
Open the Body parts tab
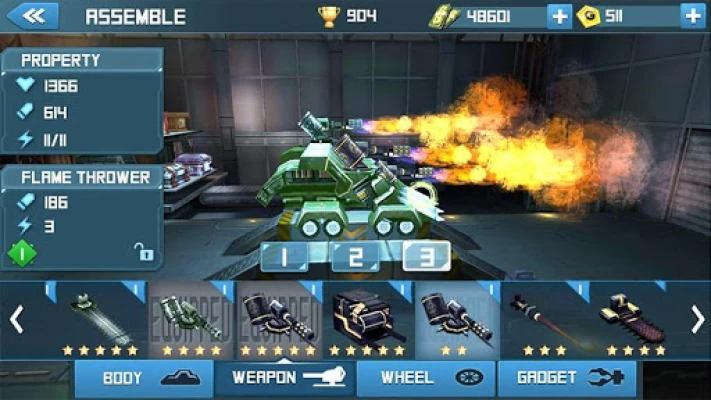click(144, 379)
